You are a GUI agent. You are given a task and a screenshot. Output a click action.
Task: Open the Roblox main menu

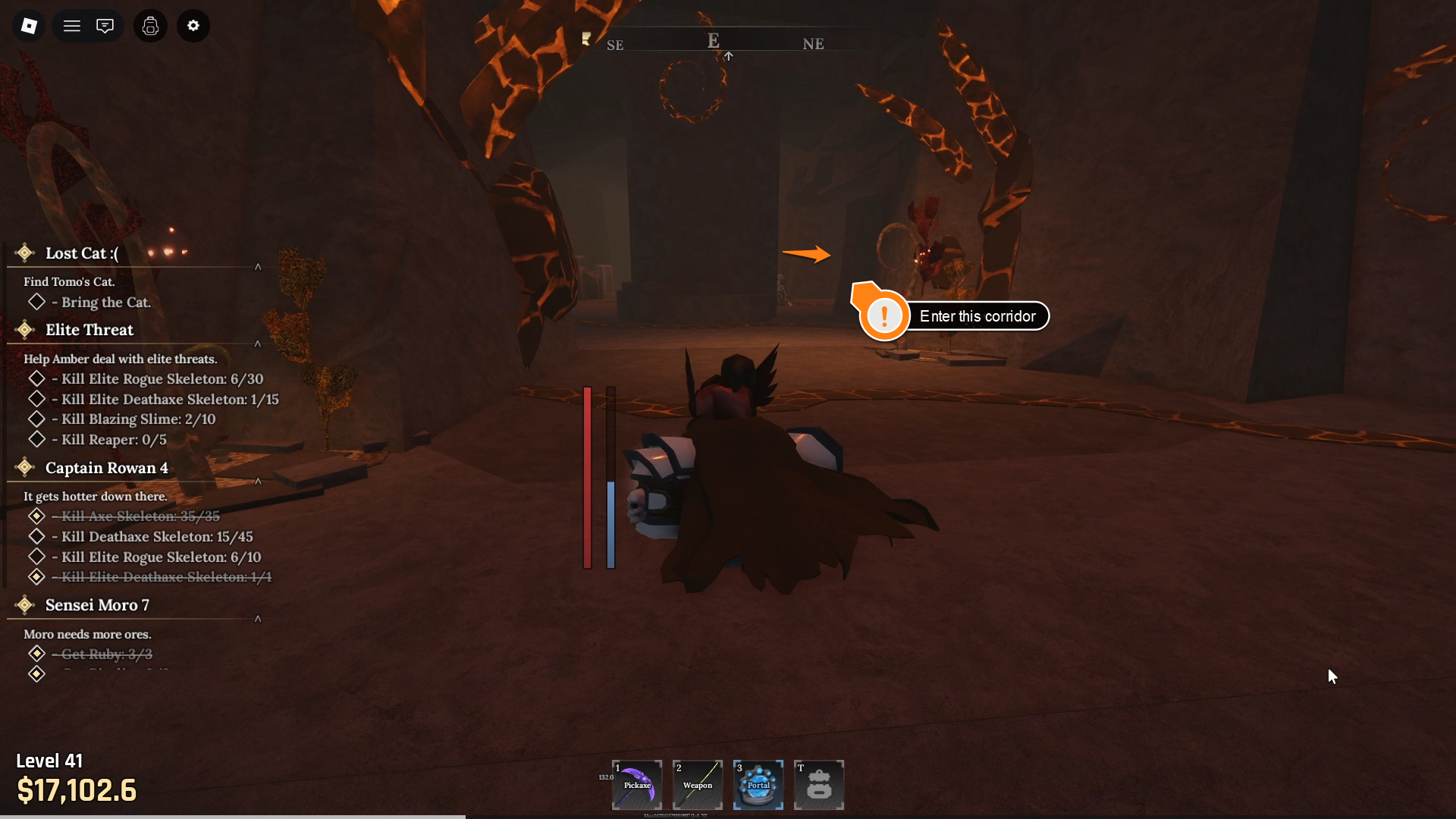29,26
